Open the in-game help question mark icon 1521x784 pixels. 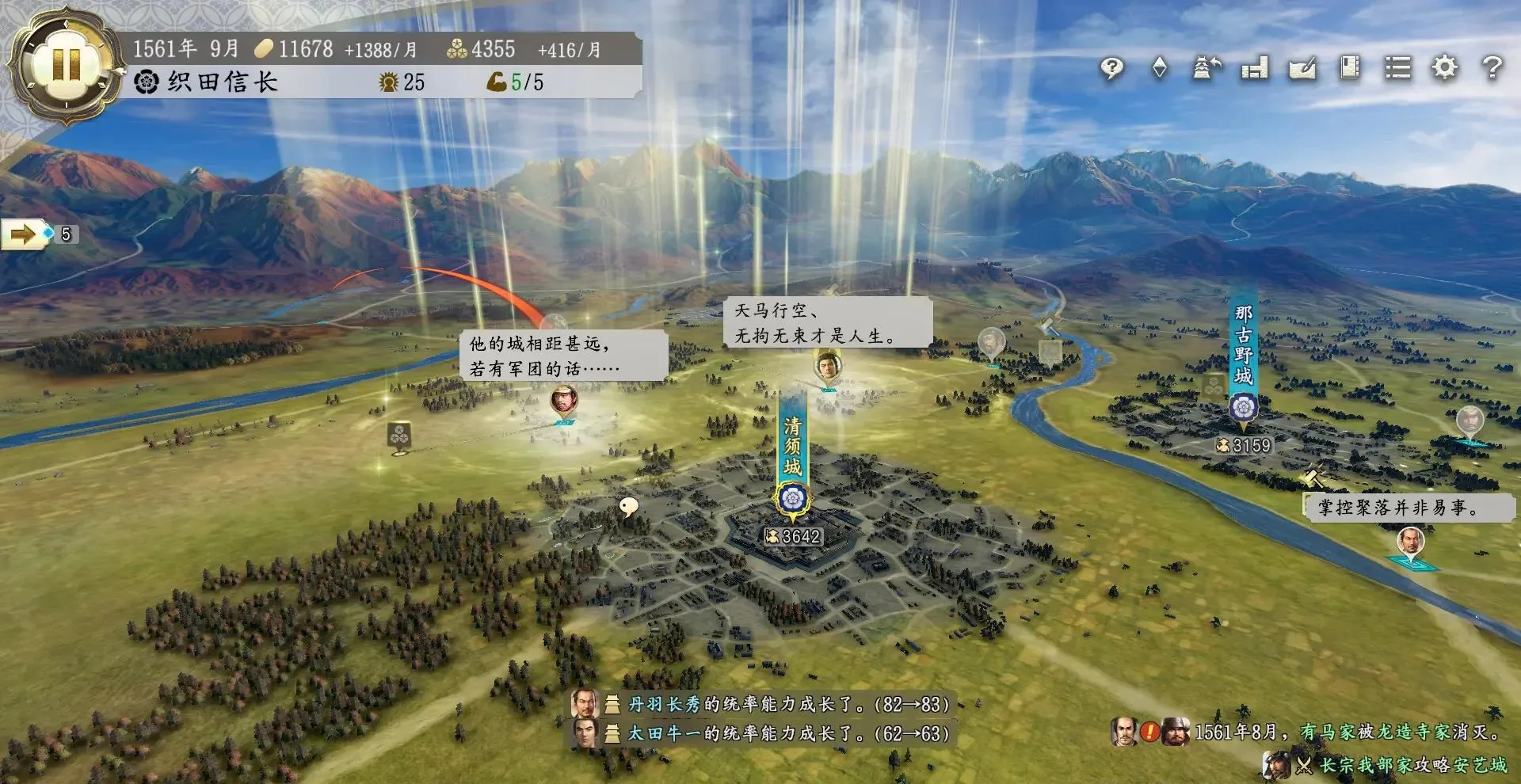(1492, 68)
